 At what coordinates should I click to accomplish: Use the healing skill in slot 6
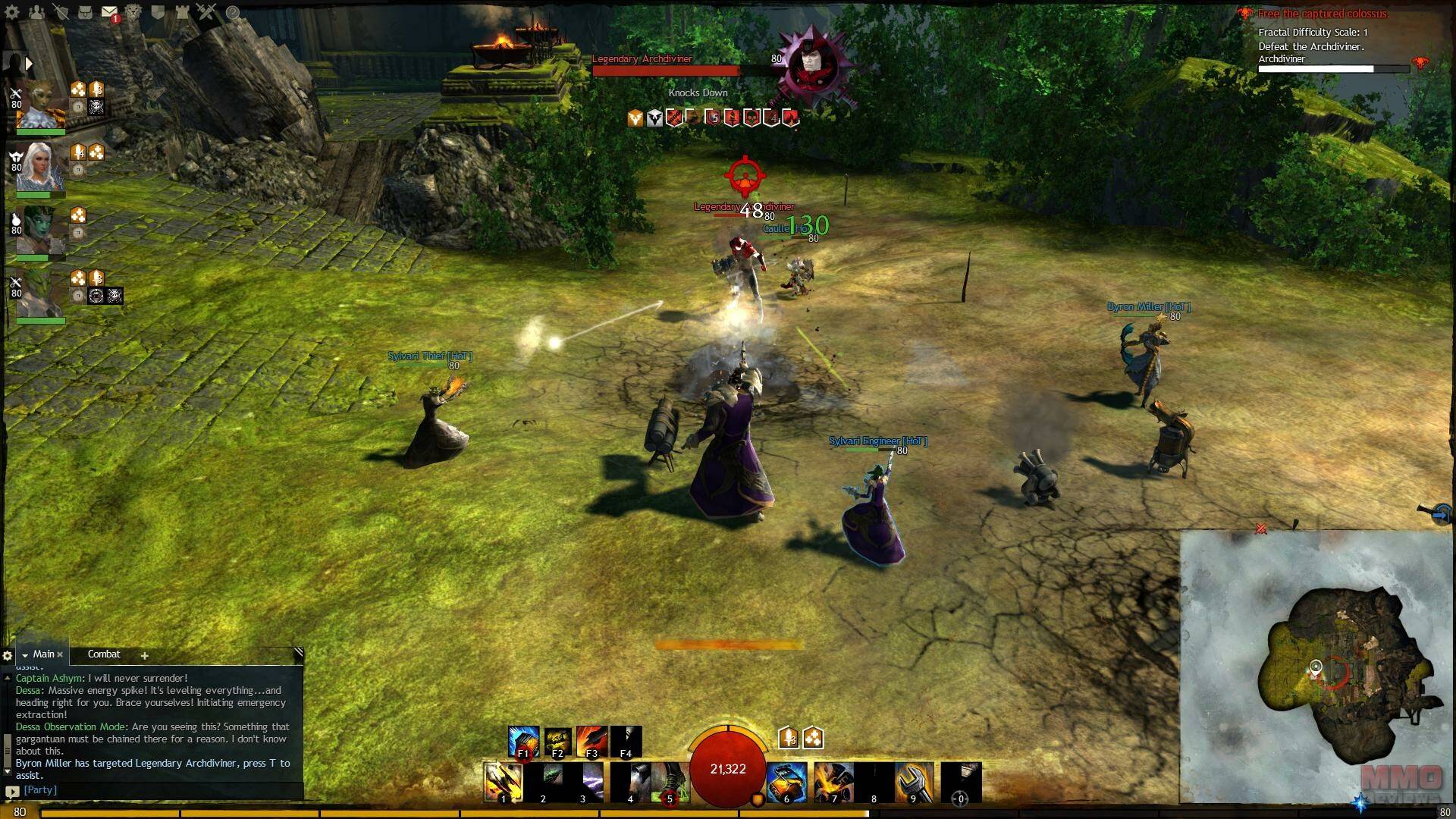coord(786,782)
